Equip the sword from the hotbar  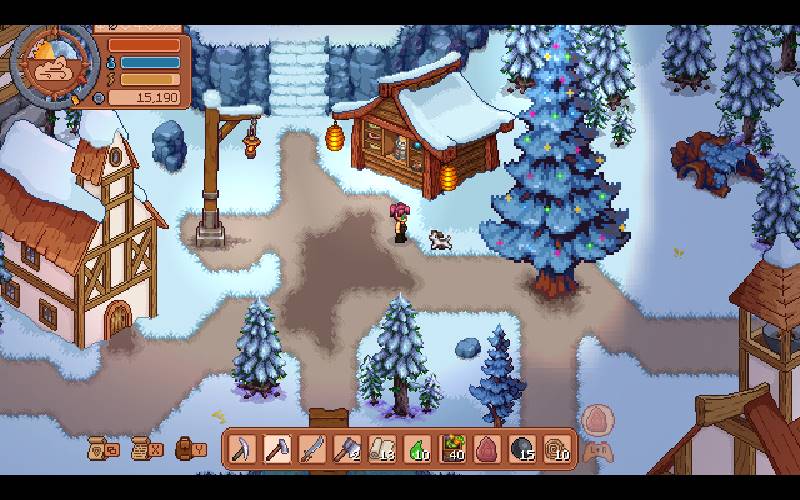coord(313,449)
